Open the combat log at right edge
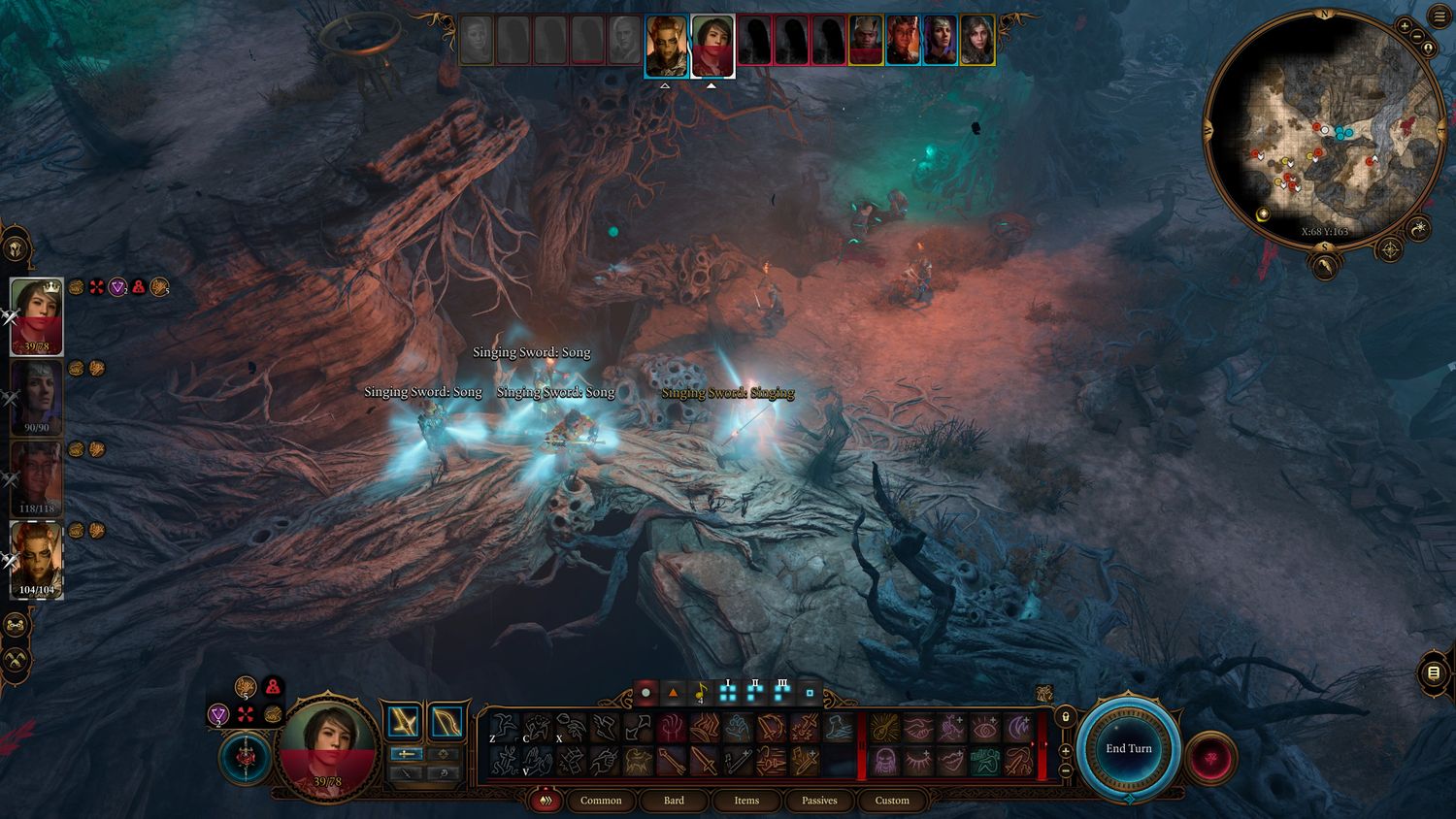Screen dimensions: 1456x819 1434,672
